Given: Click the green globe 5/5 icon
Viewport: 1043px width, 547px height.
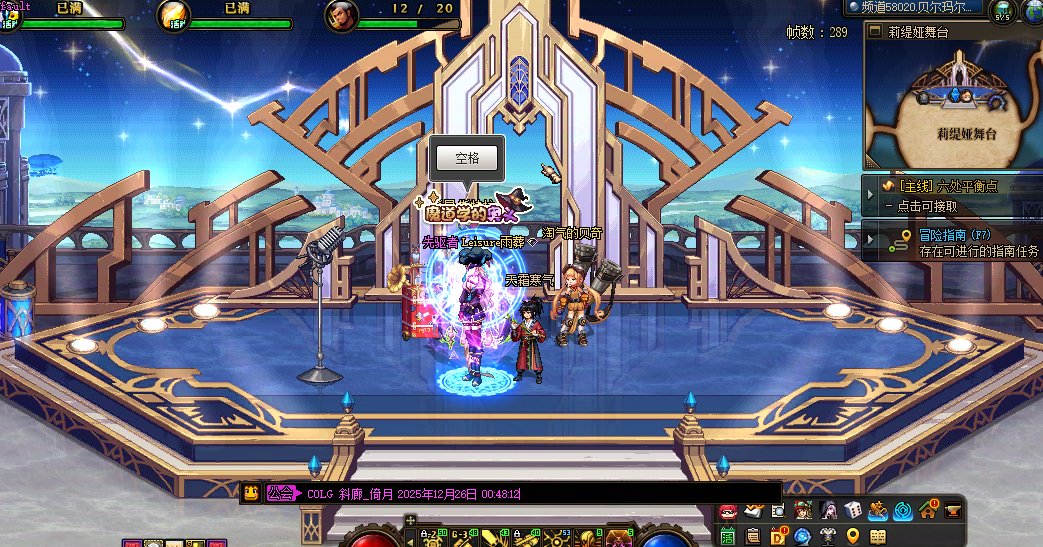Looking at the screenshot, I should 1002,11.
